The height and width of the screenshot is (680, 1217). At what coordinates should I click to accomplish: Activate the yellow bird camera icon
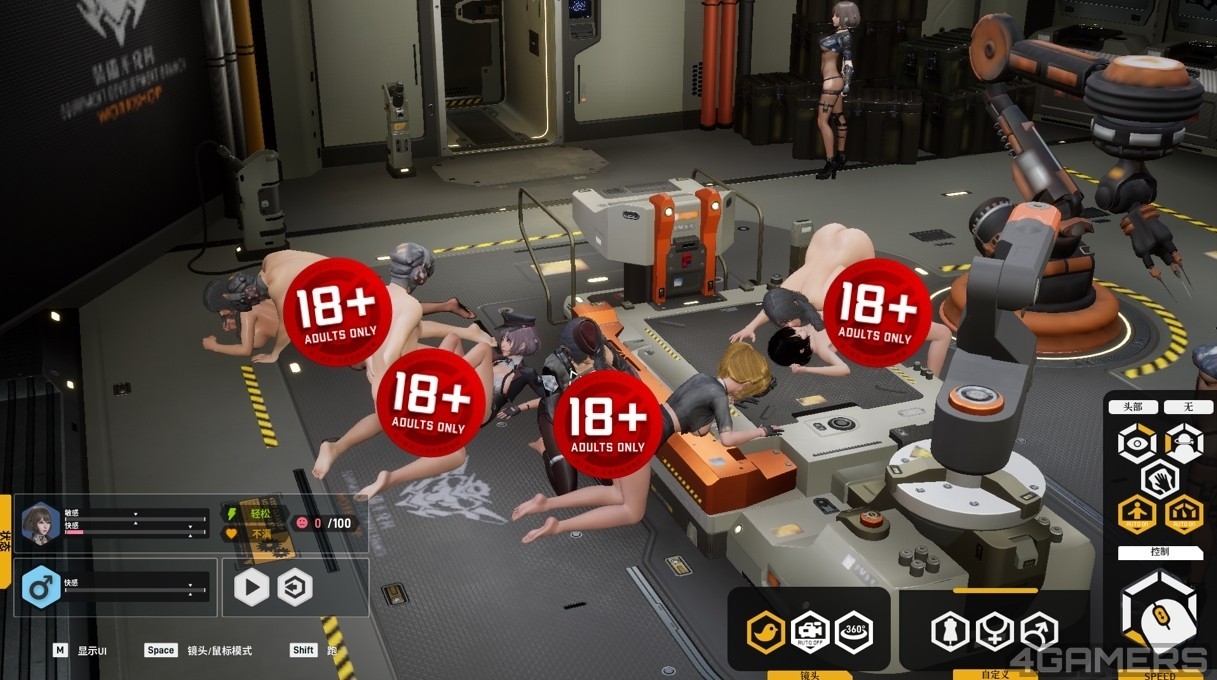point(766,632)
